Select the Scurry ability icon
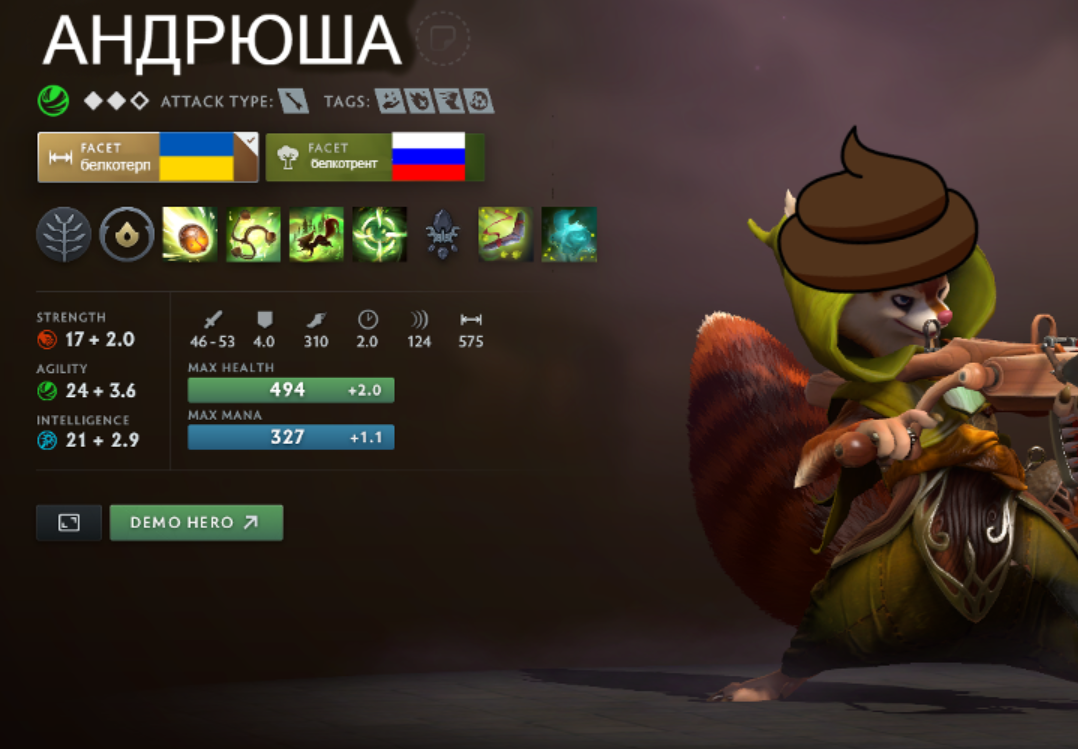 click(316, 235)
